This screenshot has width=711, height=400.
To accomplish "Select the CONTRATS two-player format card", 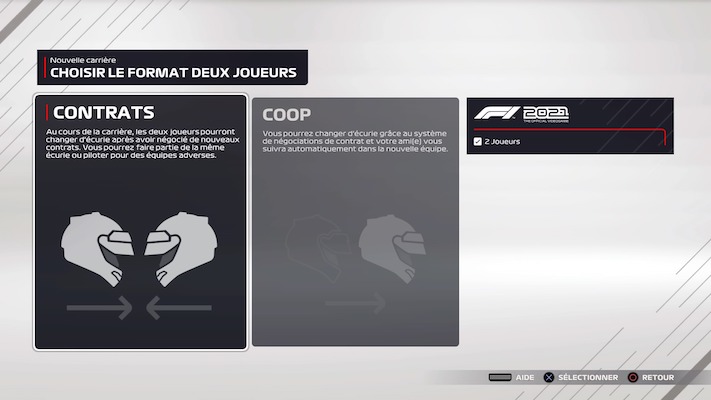I will pyautogui.click(x=141, y=222).
